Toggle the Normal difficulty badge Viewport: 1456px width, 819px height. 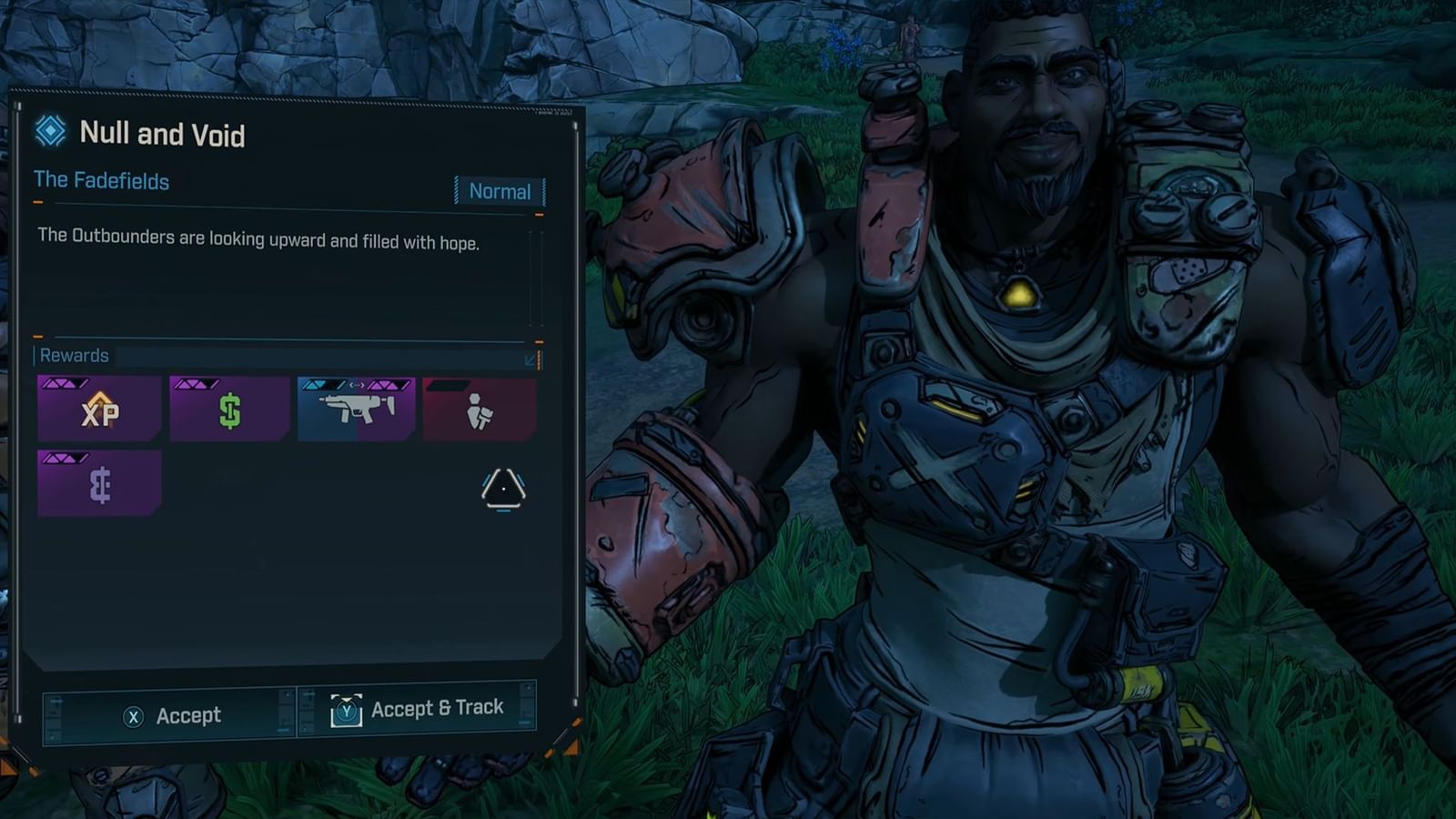499,192
